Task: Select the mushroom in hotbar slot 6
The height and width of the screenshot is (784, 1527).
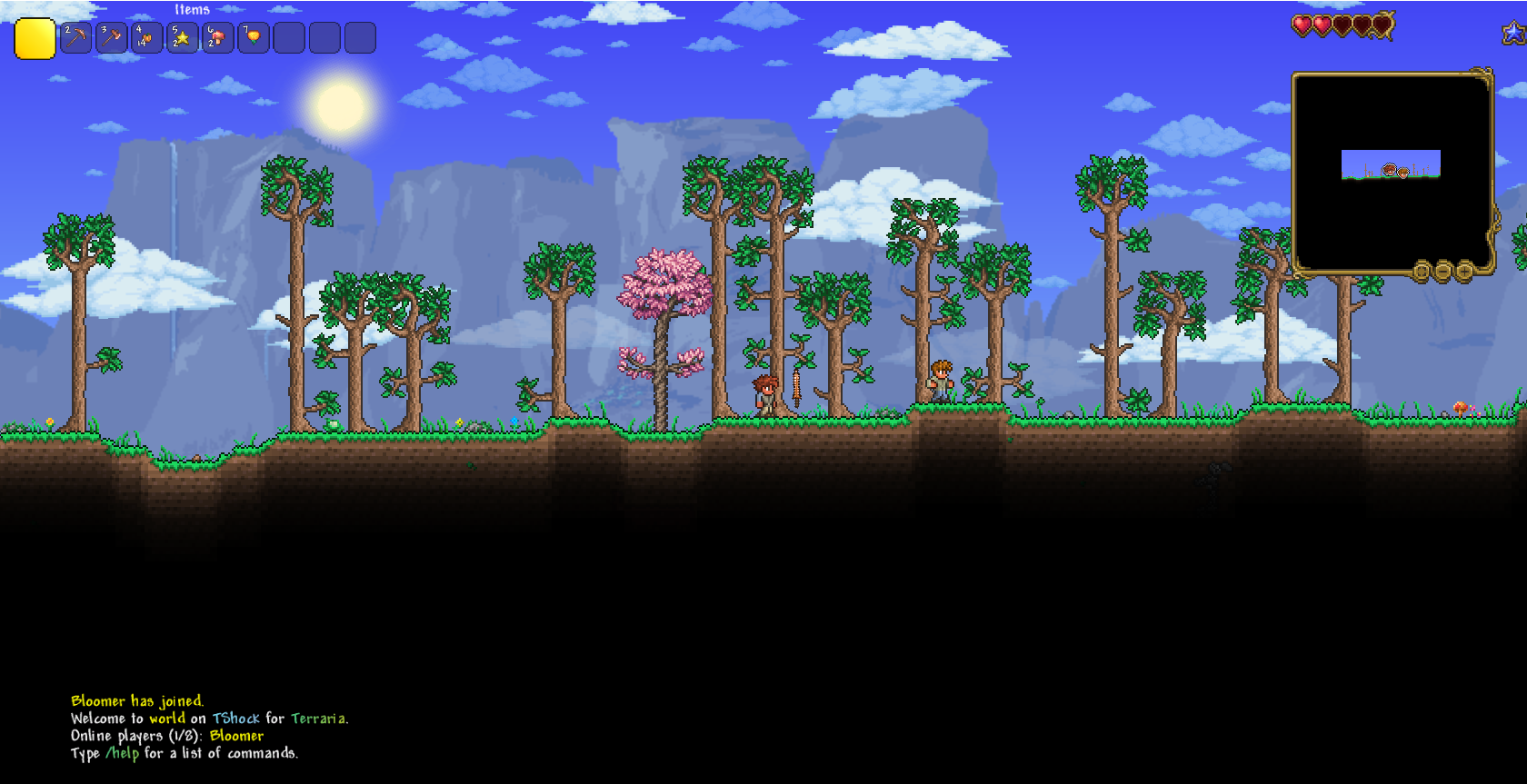Action: click(x=217, y=37)
